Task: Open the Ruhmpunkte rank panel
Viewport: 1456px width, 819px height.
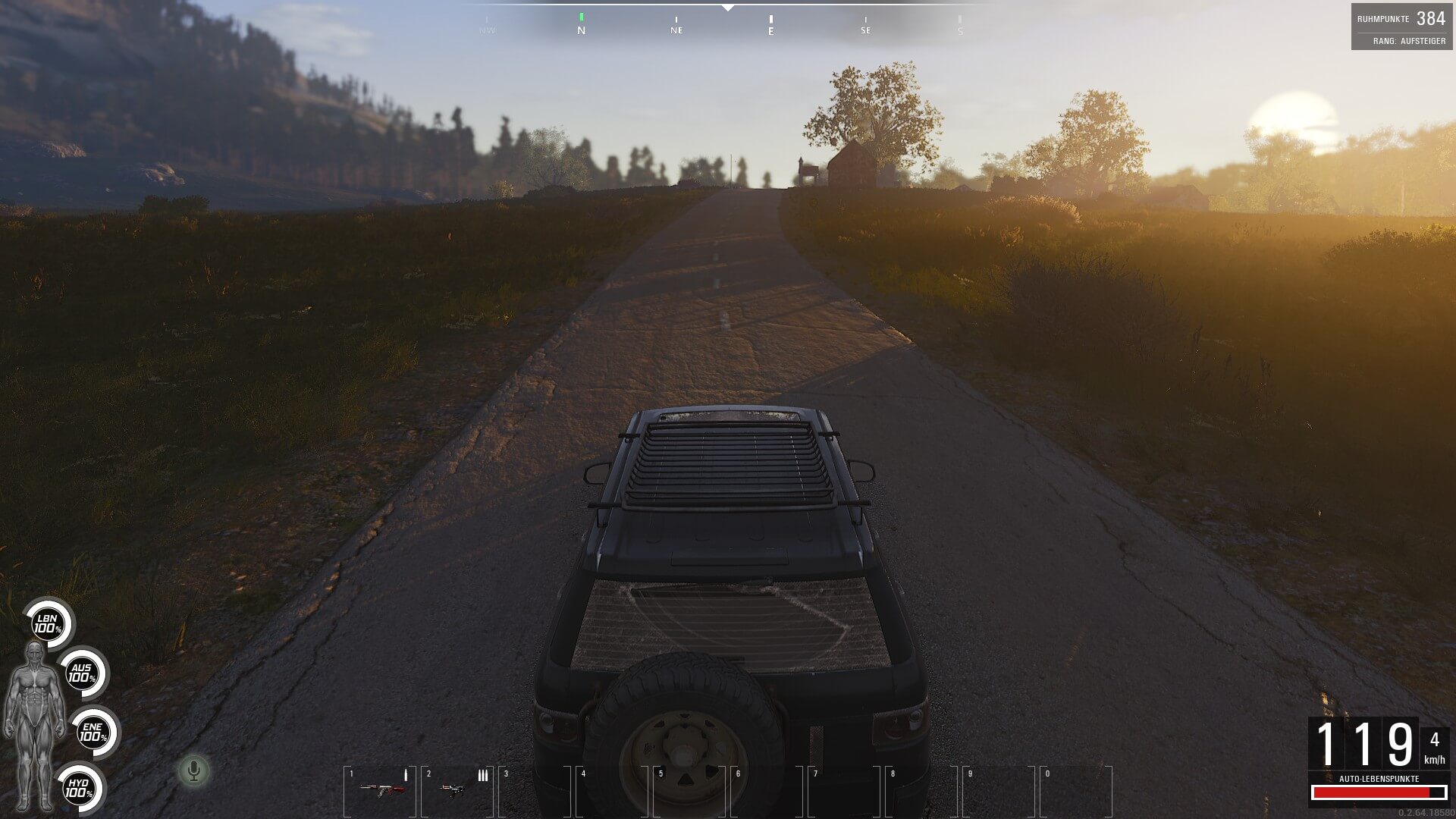Action: [1401, 27]
